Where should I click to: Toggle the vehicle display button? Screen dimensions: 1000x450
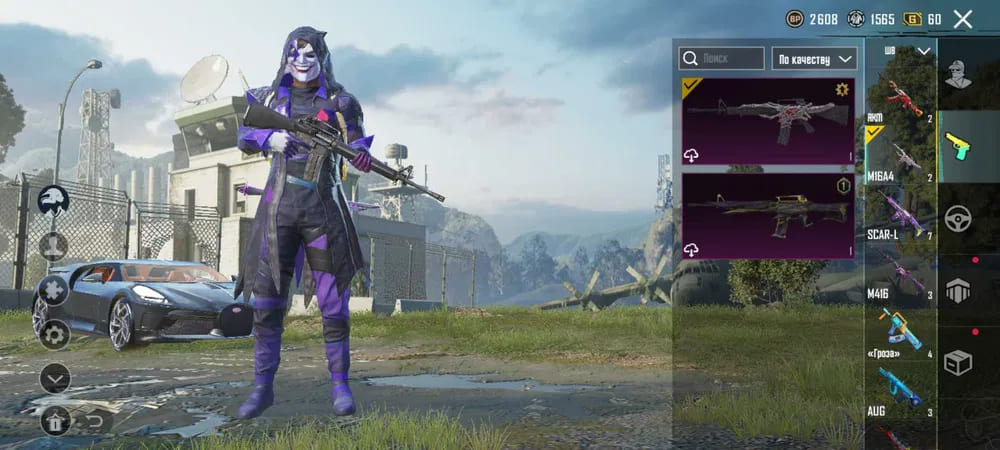[53, 200]
